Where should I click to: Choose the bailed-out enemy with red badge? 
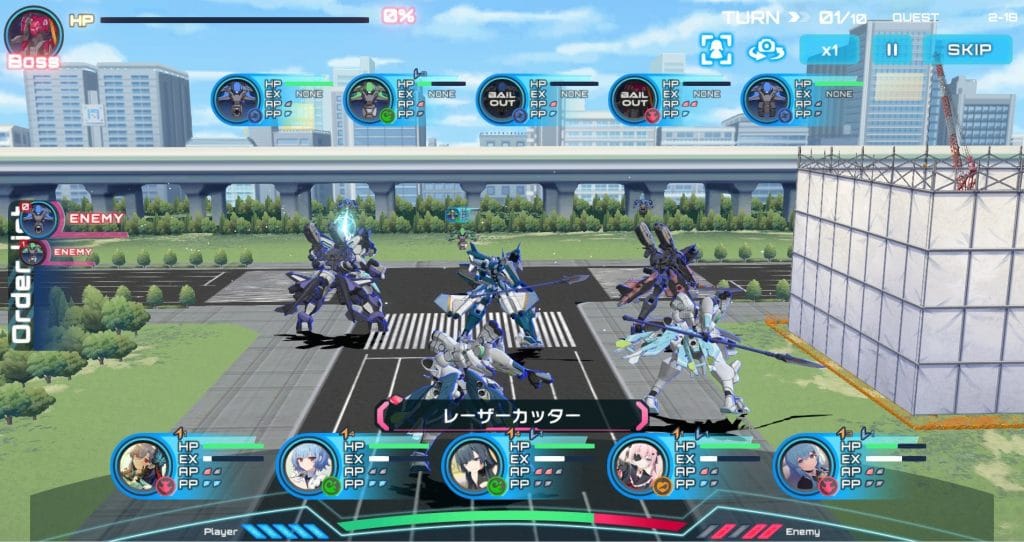[x=635, y=100]
